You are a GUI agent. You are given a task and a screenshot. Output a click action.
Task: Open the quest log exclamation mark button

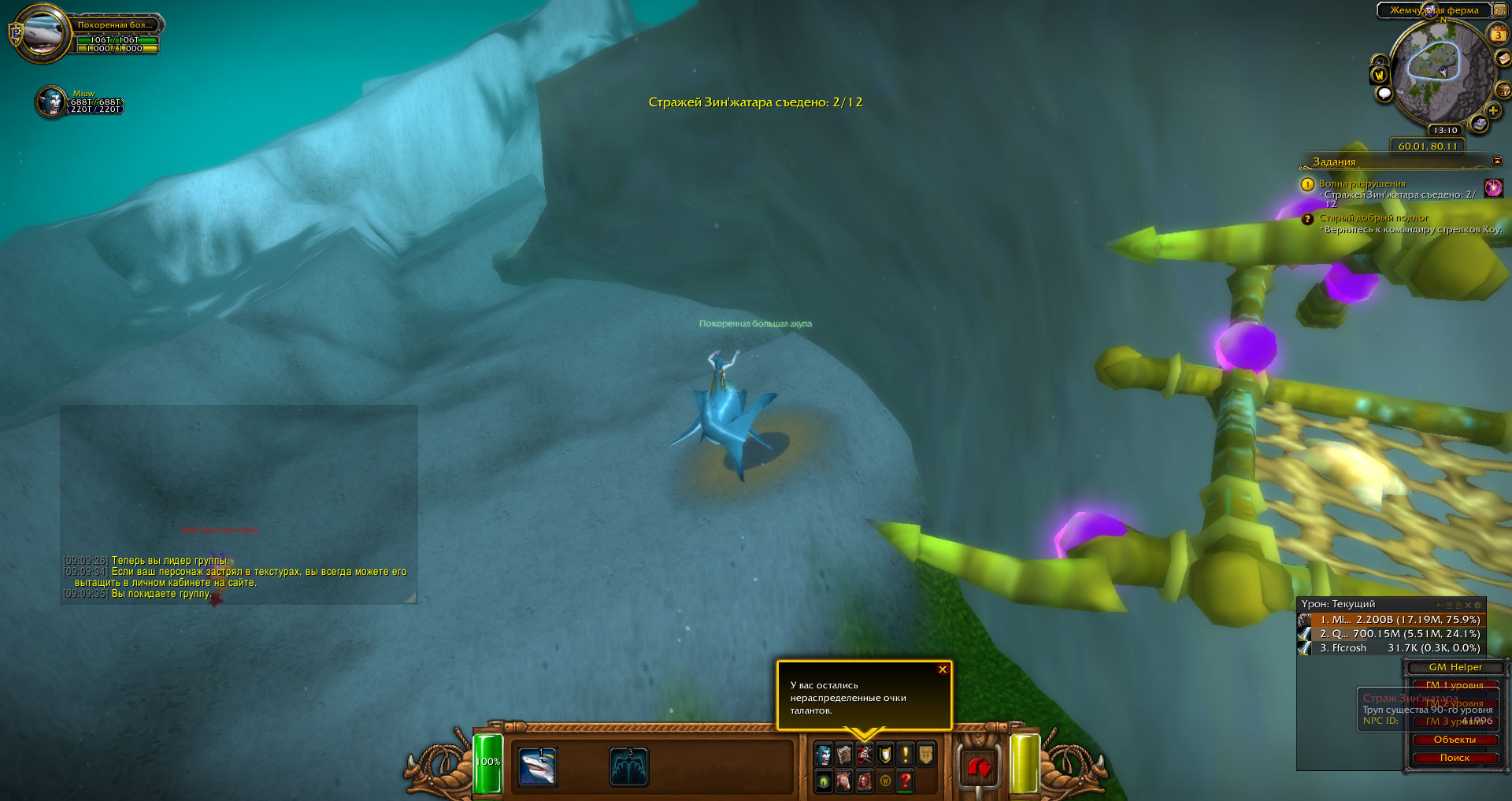(x=906, y=755)
